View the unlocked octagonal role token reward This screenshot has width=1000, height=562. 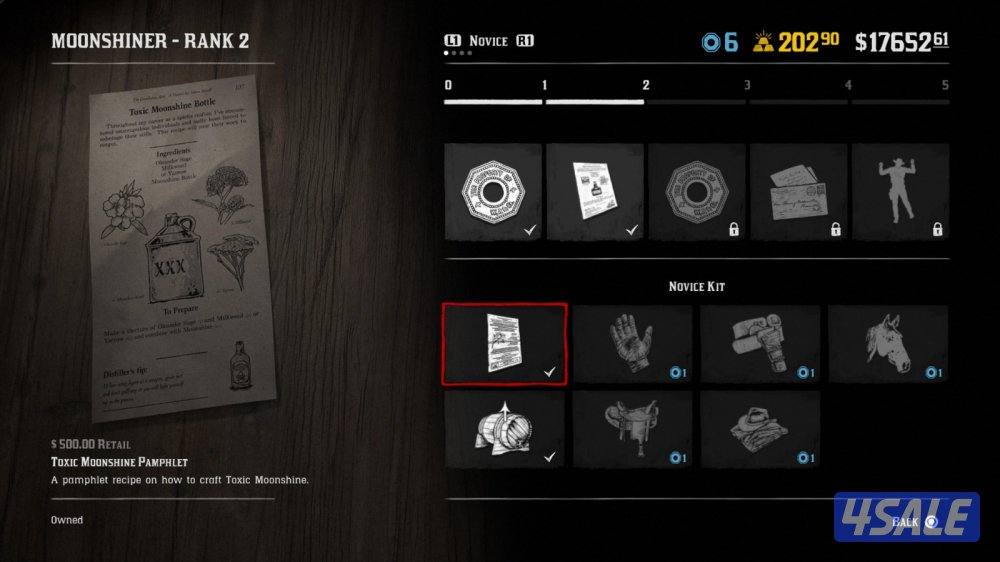[x=493, y=191]
